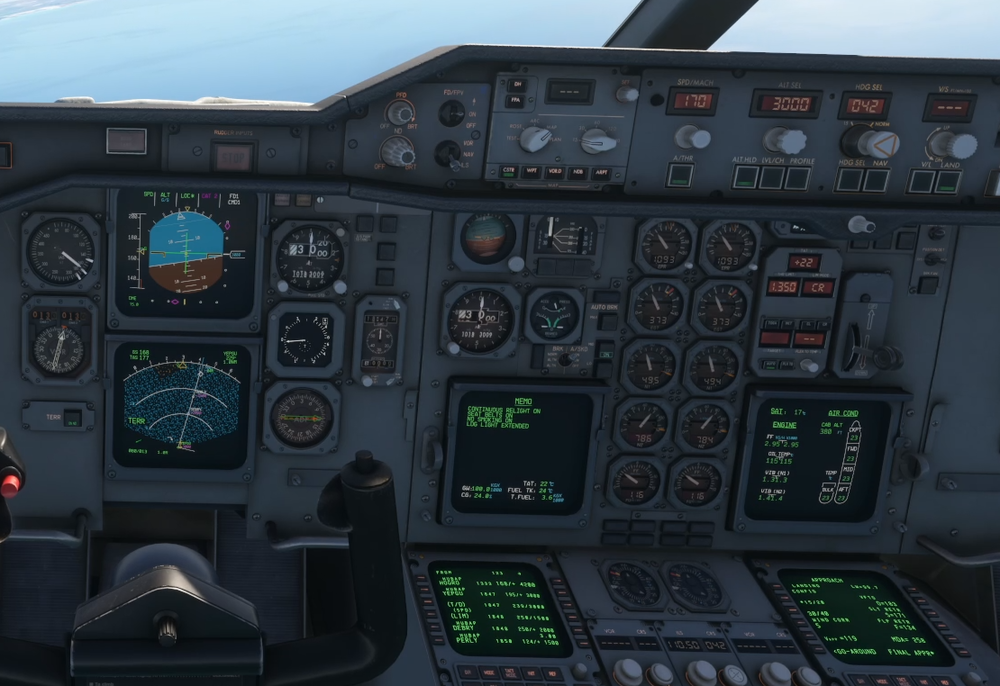Toggle the A/THR autothrottle button

point(680,175)
